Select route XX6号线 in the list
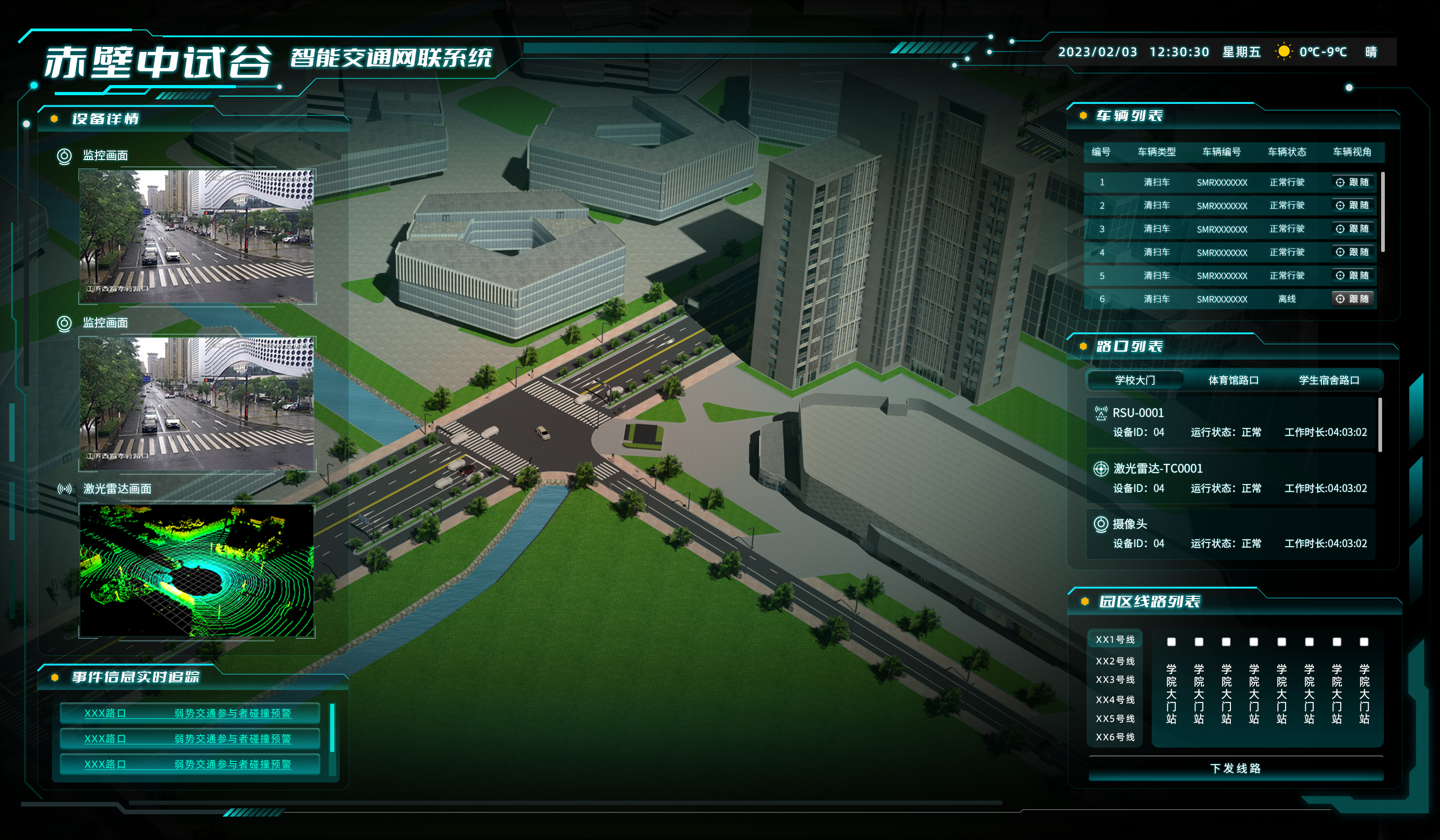 pos(1115,737)
